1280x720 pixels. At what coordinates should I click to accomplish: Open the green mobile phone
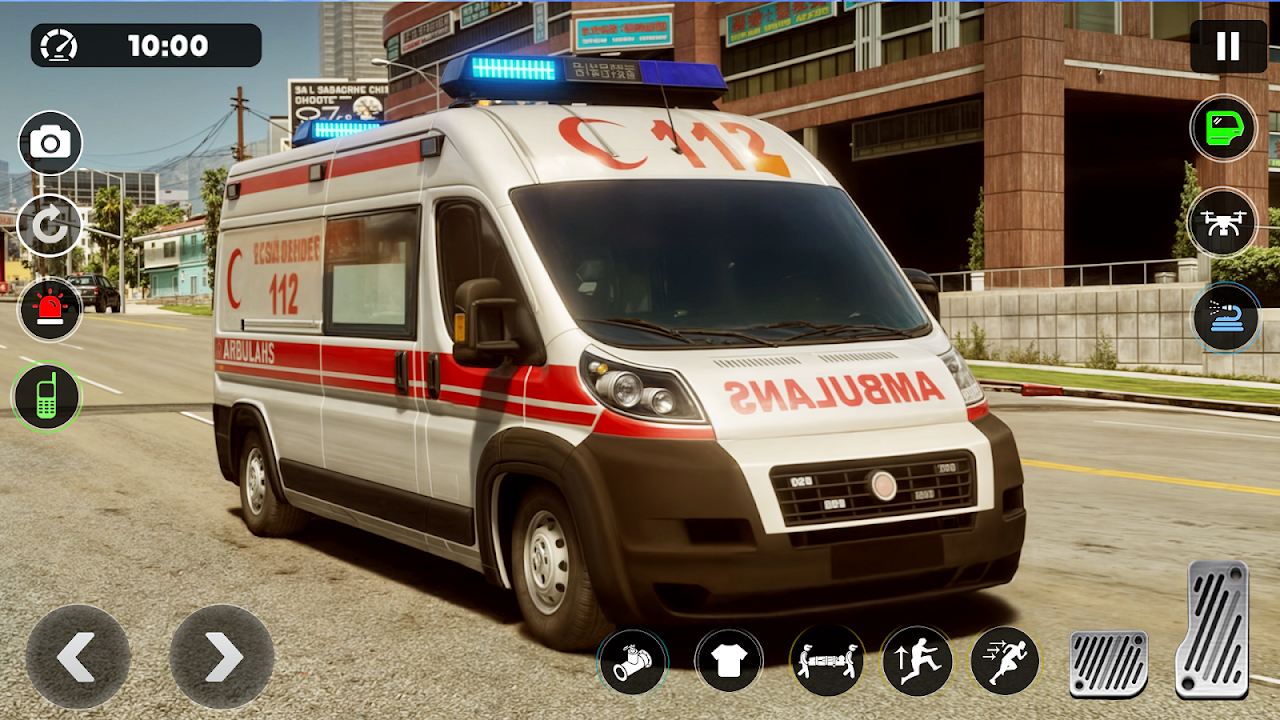(46, 397)
